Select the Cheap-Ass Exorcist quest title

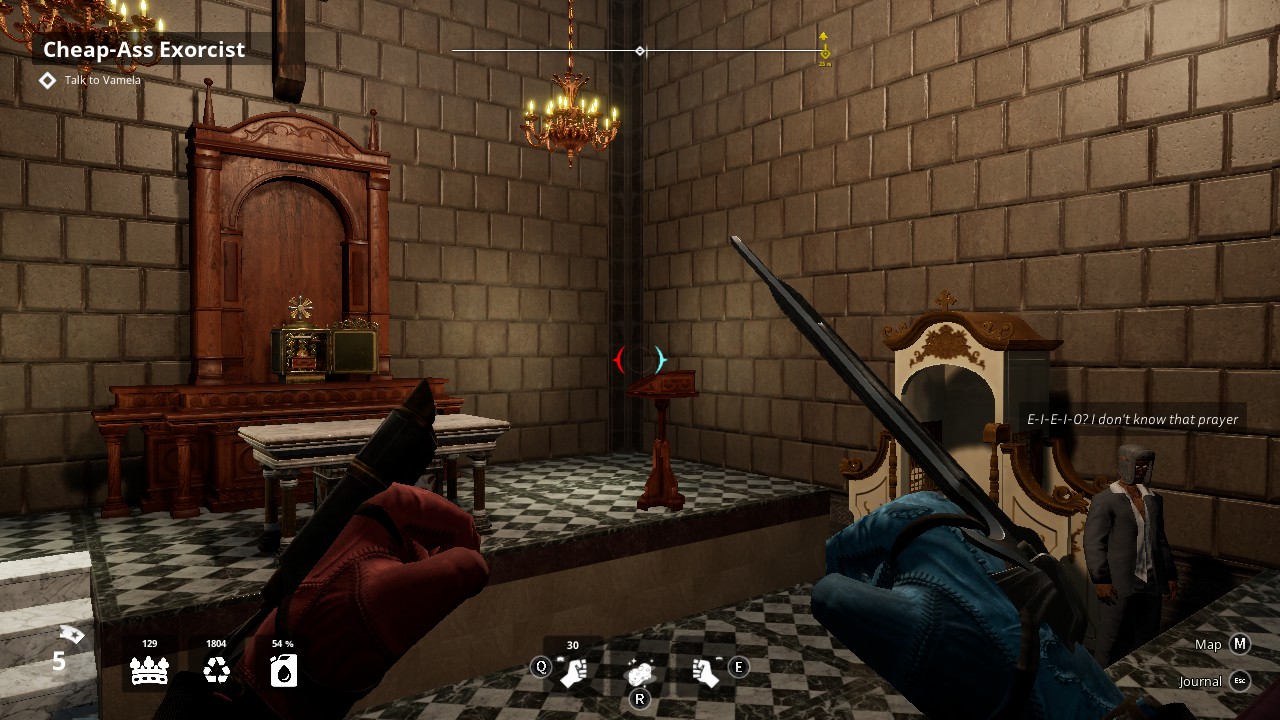[x=144, y=50]
